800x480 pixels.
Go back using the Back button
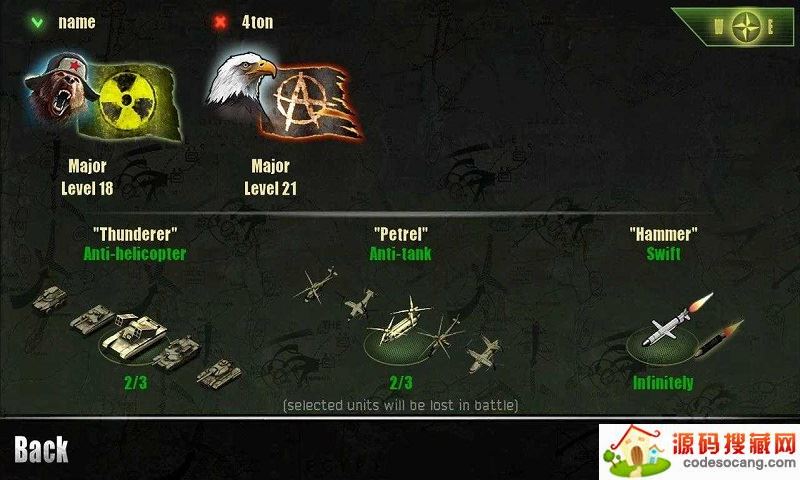click(42, 450)
